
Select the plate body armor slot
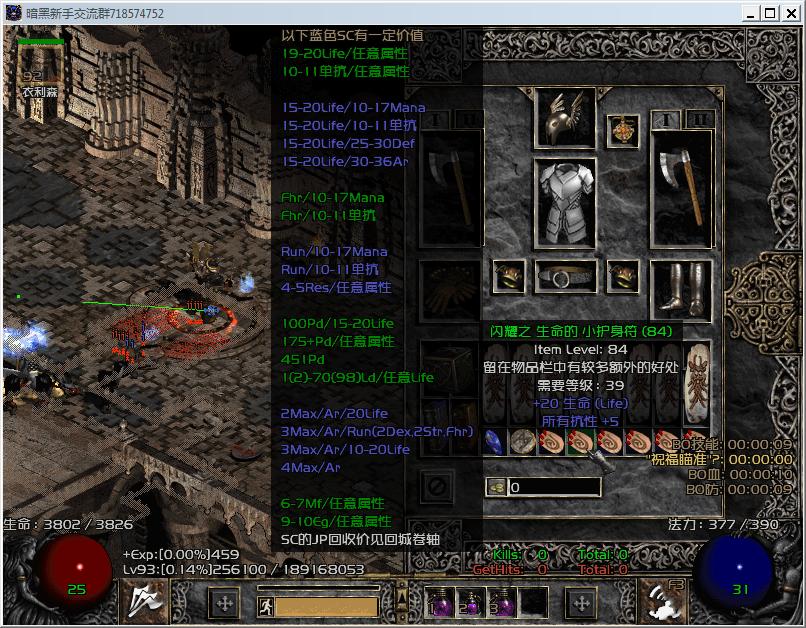tap(566, 198)
